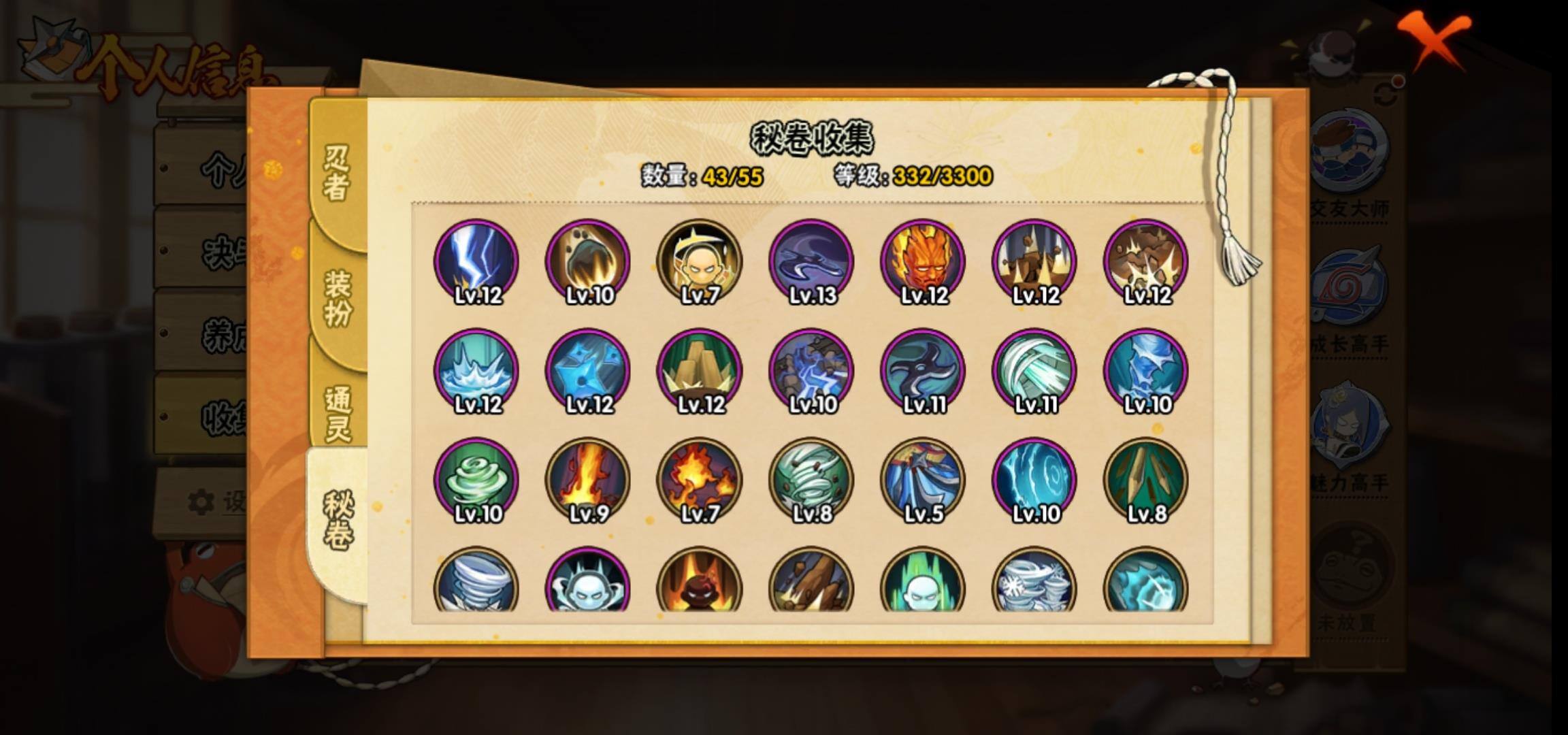Pick the golden bald figure scroll Lv.7
Image resolution: width=1568 pixels, height=735 pixels.
700,261
